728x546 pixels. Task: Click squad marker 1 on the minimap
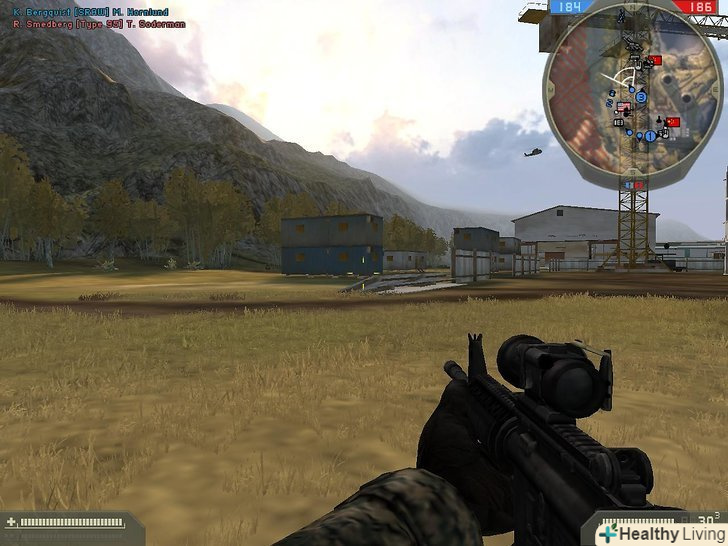650,135
